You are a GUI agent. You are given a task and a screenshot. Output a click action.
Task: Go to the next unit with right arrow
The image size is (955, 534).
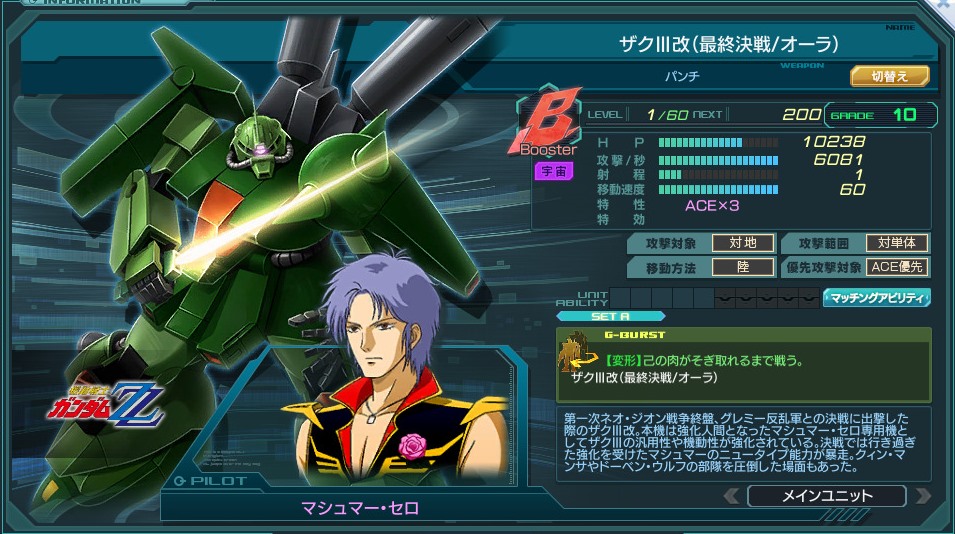(x=922, y=495)
